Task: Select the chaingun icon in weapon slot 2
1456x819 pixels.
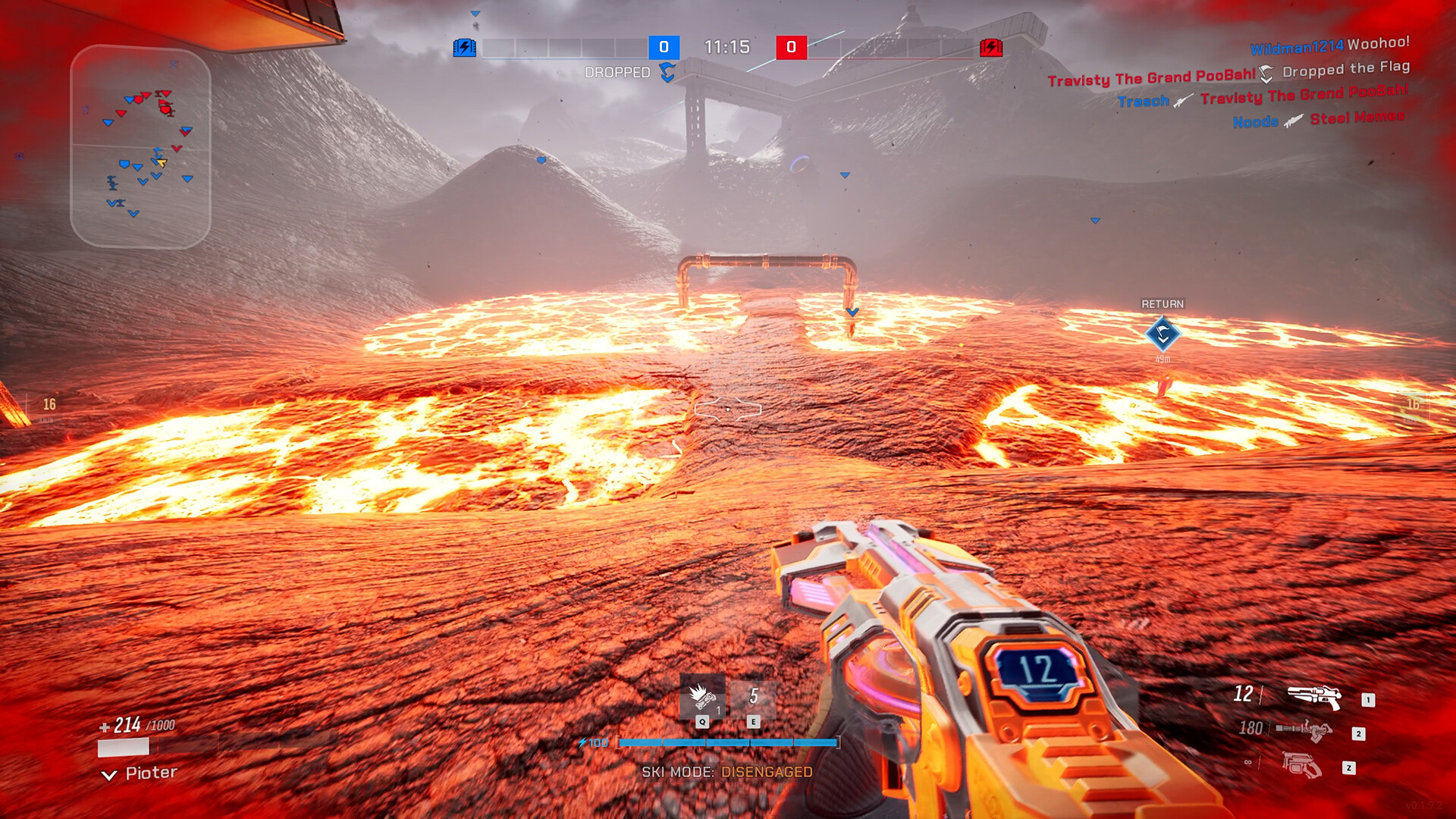Action: (x=1303, y=730)
